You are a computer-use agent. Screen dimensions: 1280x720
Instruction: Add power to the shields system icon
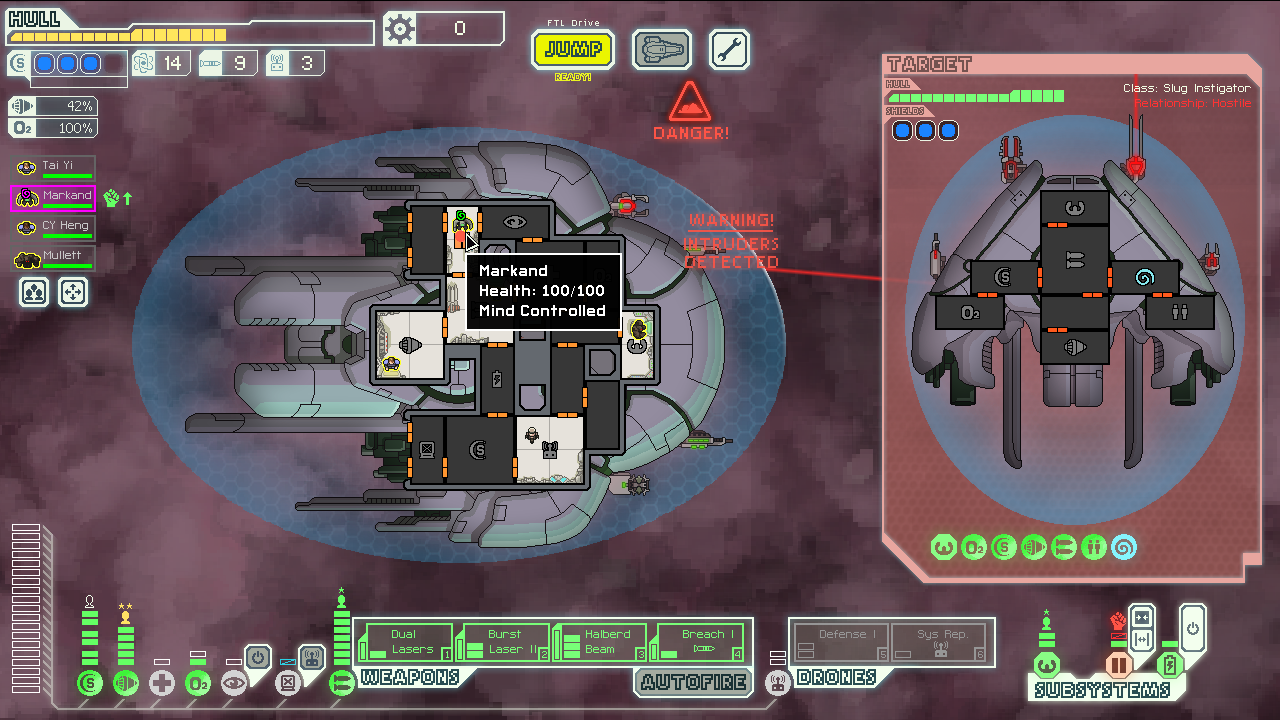click(x=90, y=683)
